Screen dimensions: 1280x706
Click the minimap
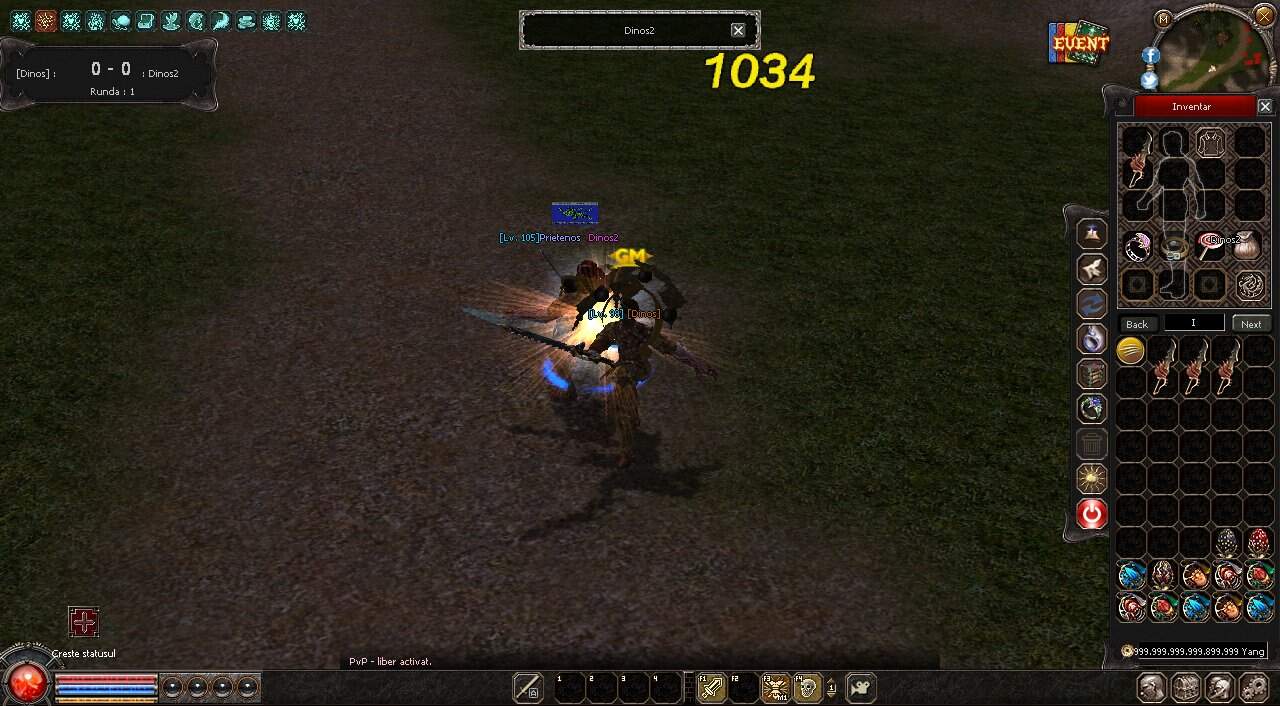coord(1215,52)
